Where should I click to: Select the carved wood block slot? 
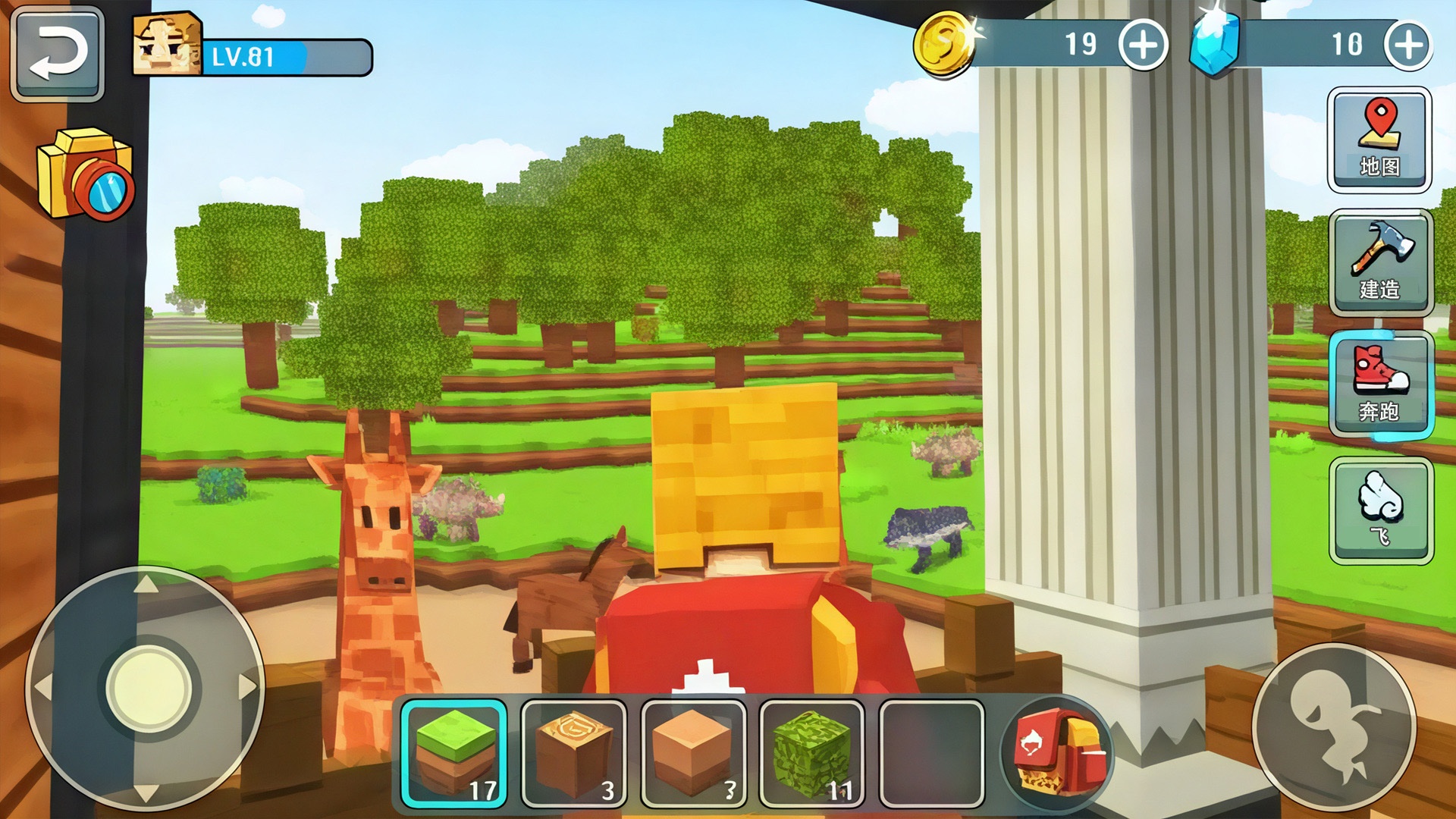pos(574,753)
